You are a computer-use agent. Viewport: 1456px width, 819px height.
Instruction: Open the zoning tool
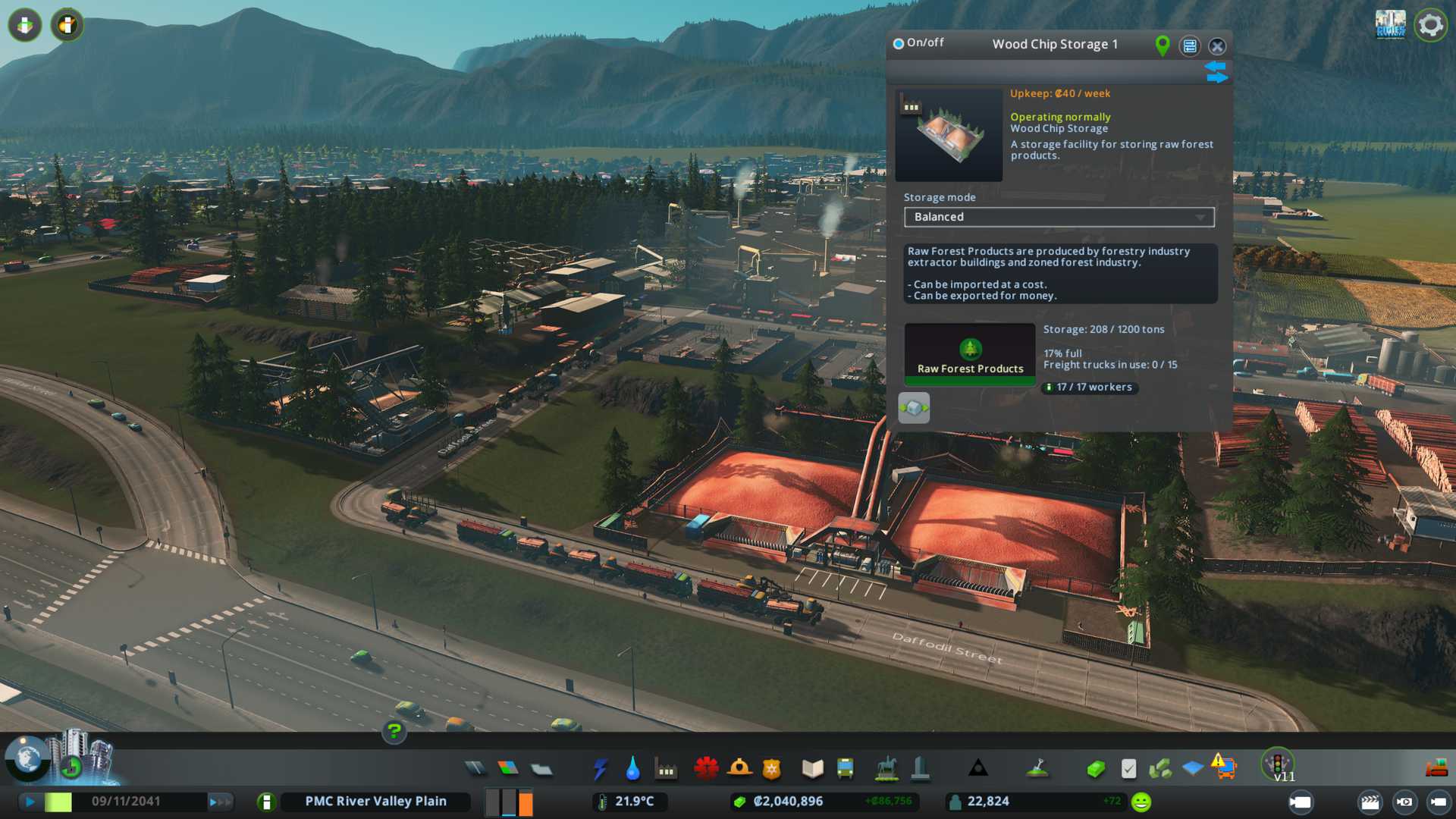508,769
